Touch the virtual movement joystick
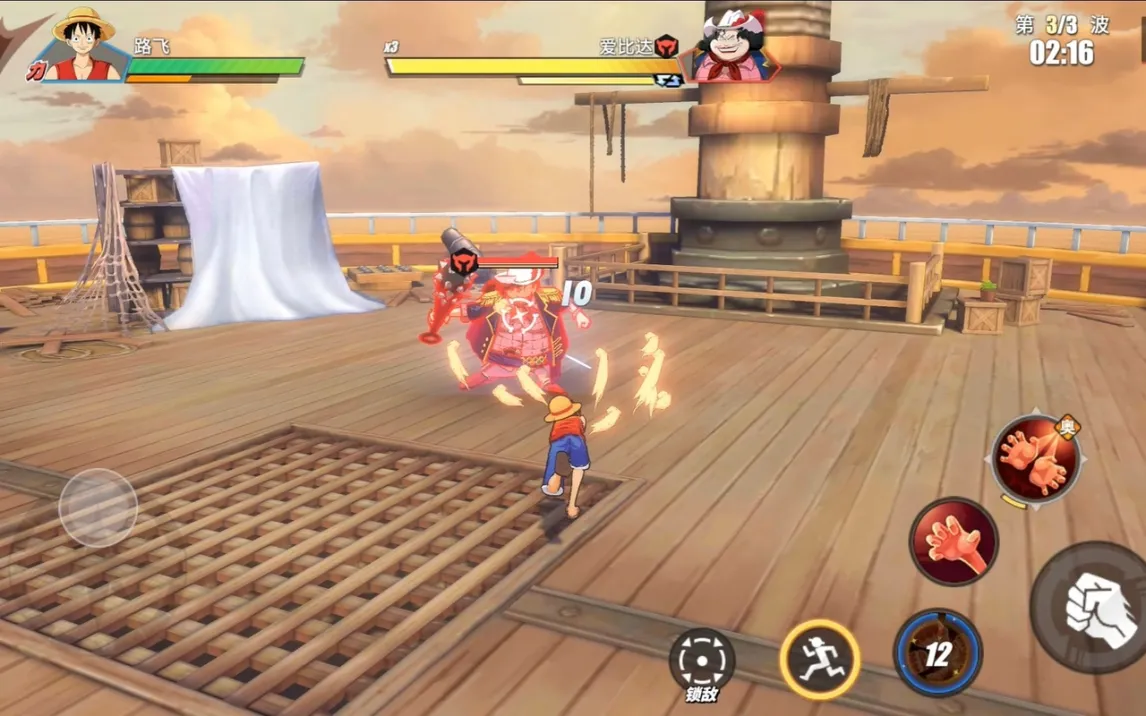 click(98, 508)
